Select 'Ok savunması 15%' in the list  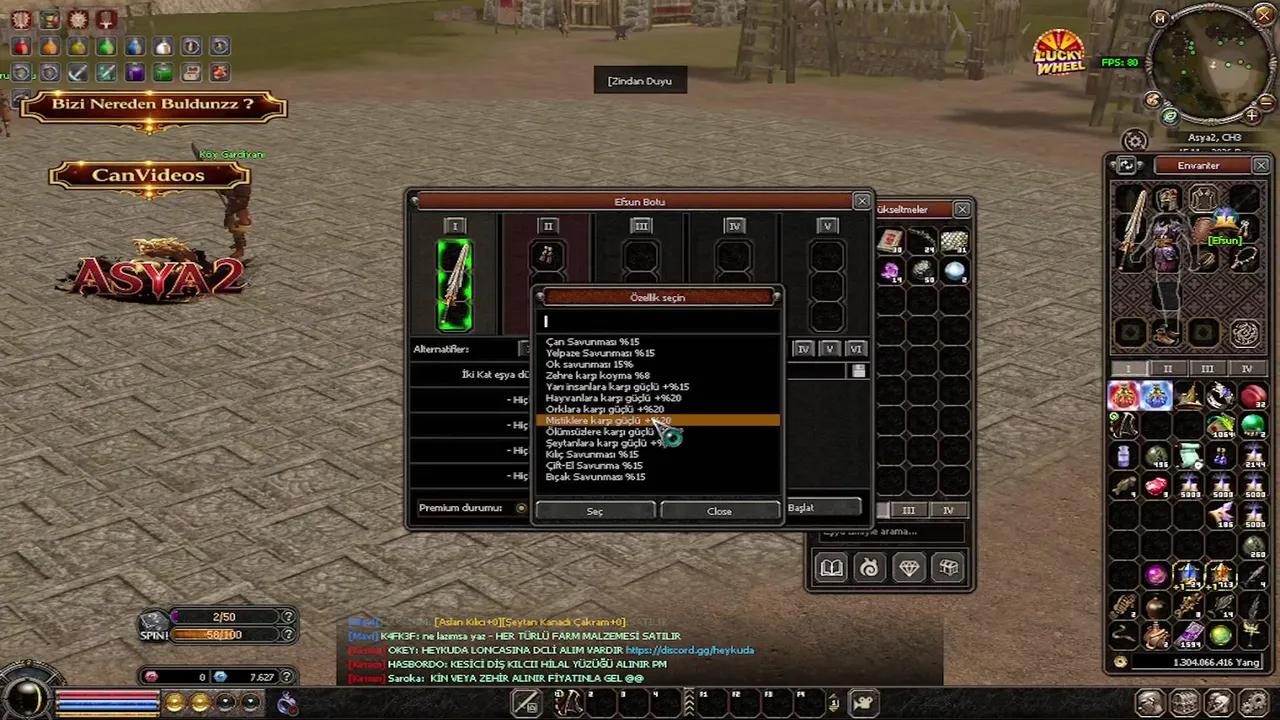[x=589, y=365]
